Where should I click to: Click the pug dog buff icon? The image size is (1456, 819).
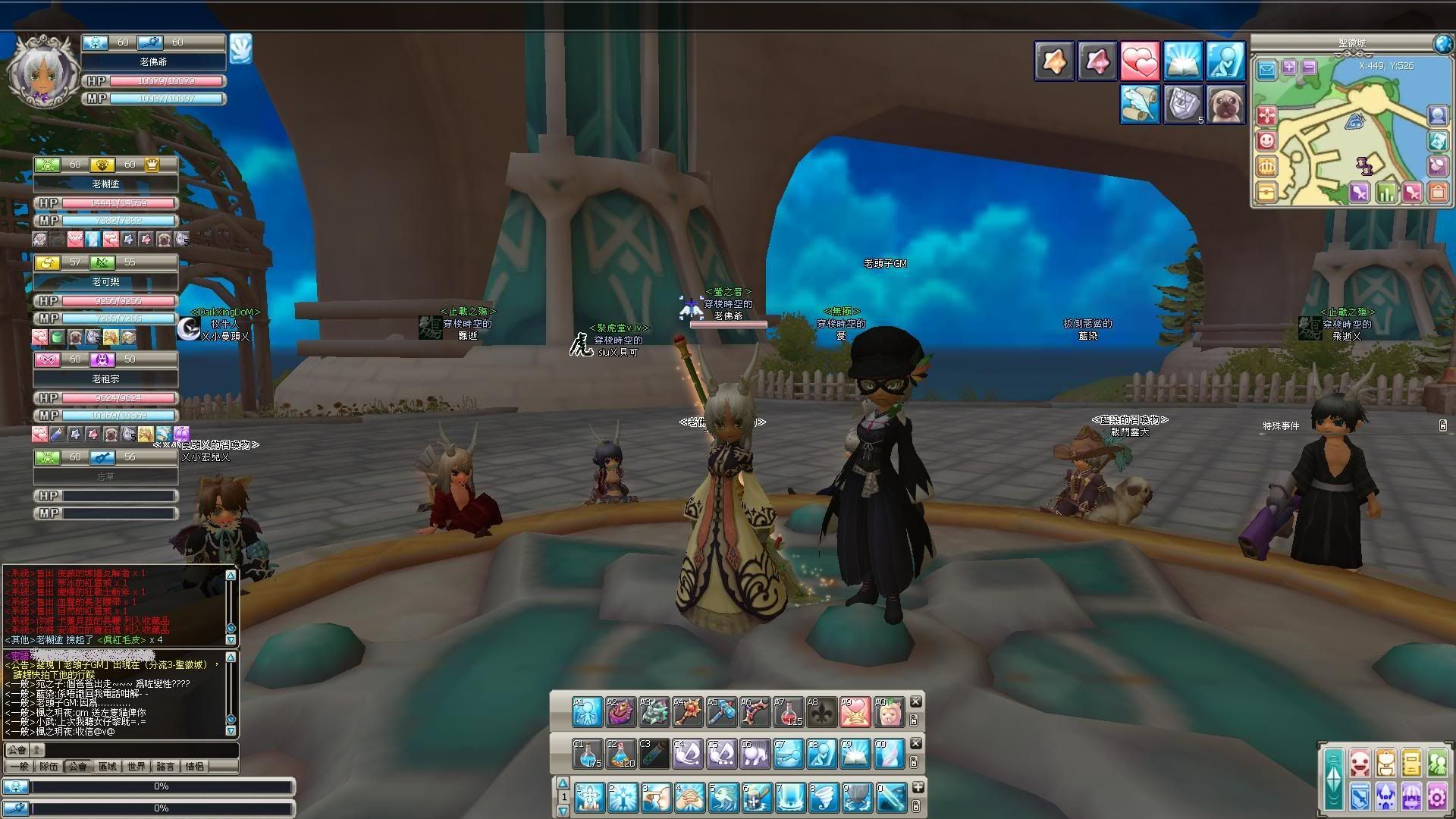point(1225,103)
